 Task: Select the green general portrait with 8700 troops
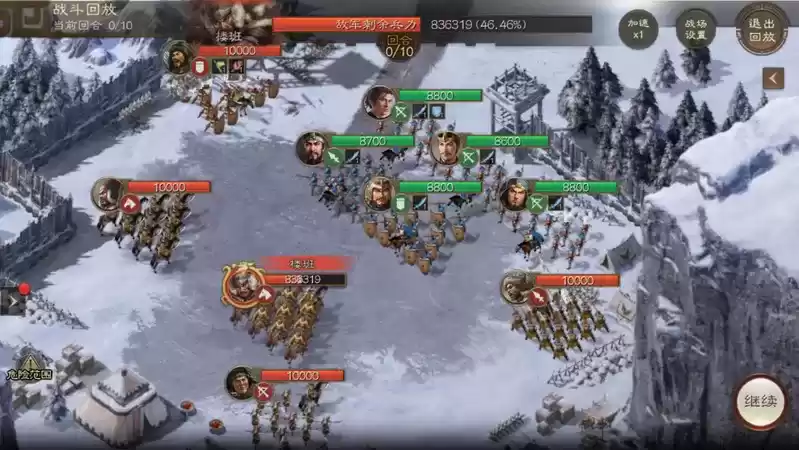[x=312, y=148]
